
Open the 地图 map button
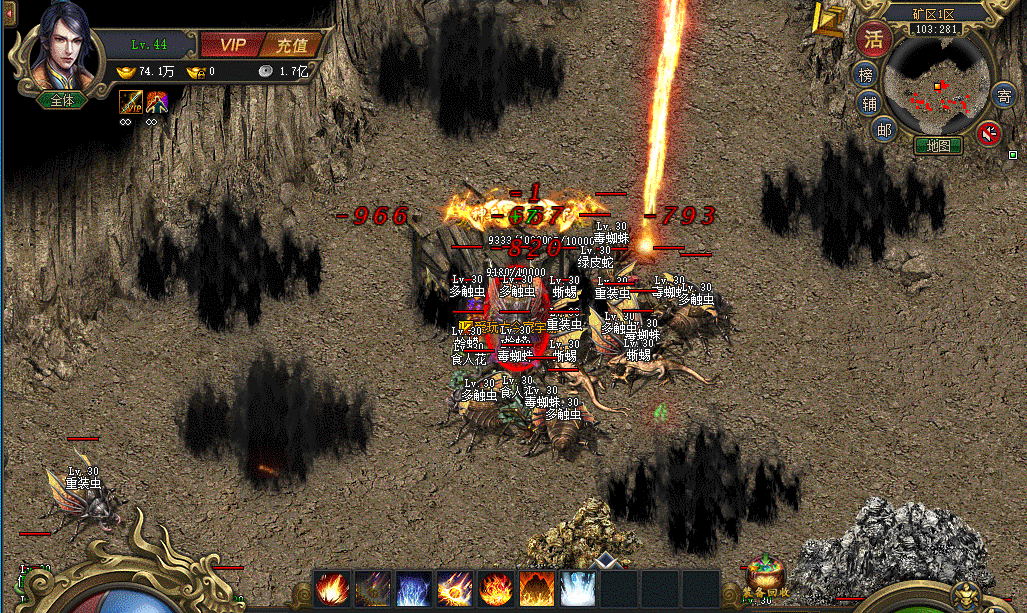coord(938,146)
